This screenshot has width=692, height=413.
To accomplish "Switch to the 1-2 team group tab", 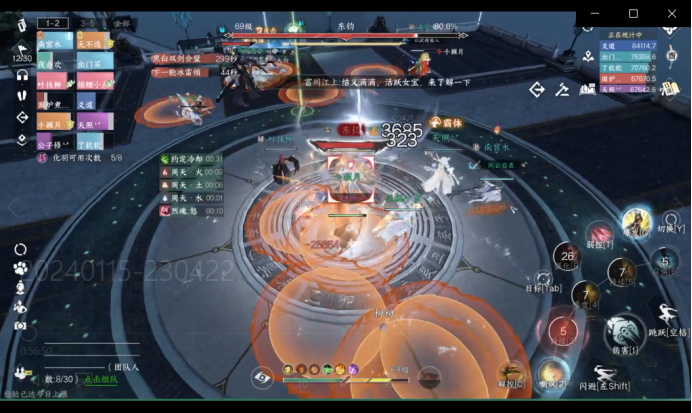I will click(x=53, y=22).
